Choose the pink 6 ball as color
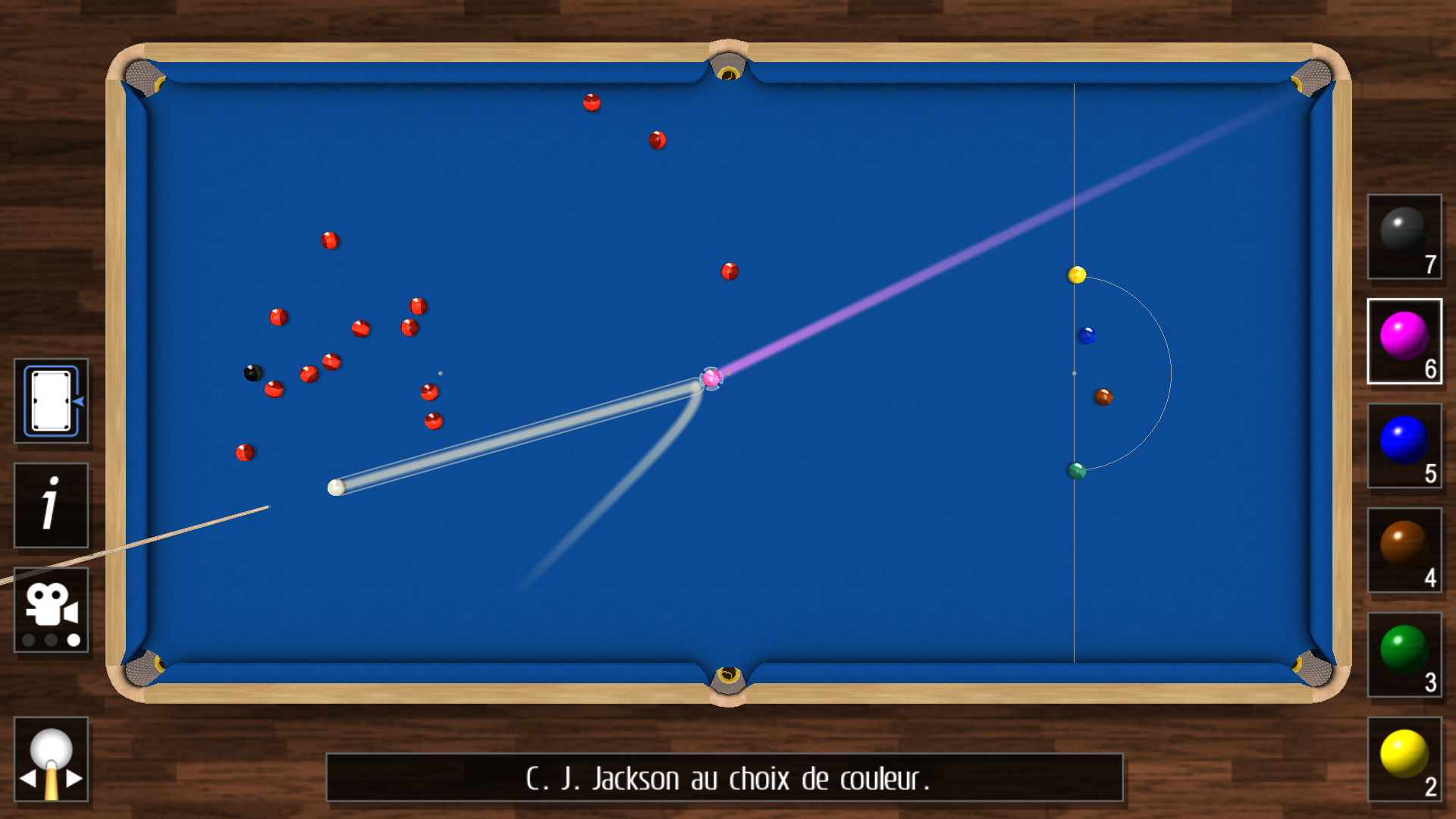Screen dimensions: 1456x819 [x=1404, y=340]
